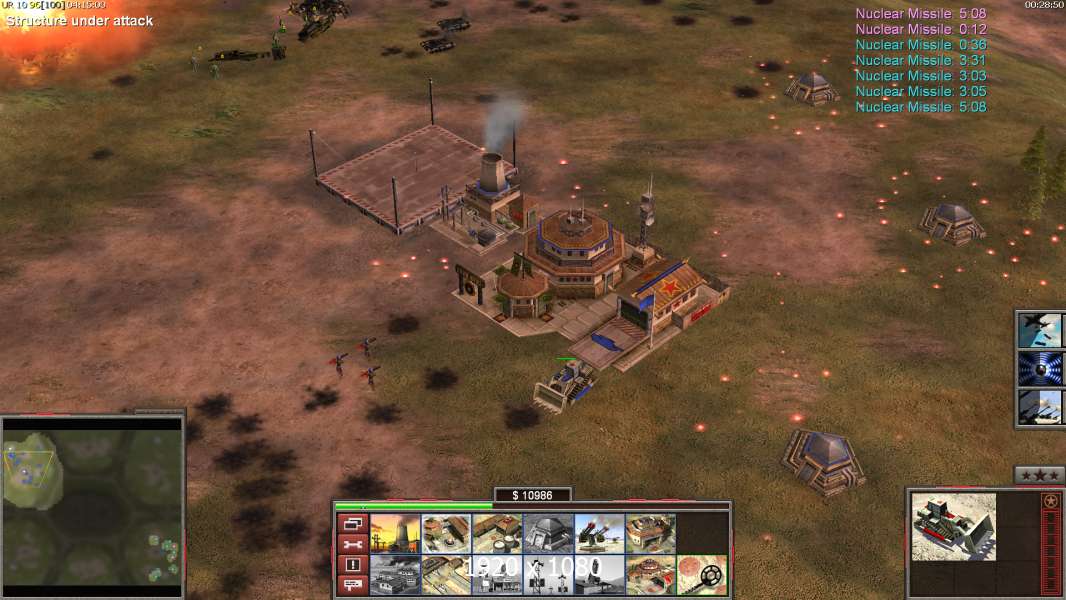Screen dimensions: 1066x600
Task: Launch the artillery barrage general's power
Action: click(1041, 407)
